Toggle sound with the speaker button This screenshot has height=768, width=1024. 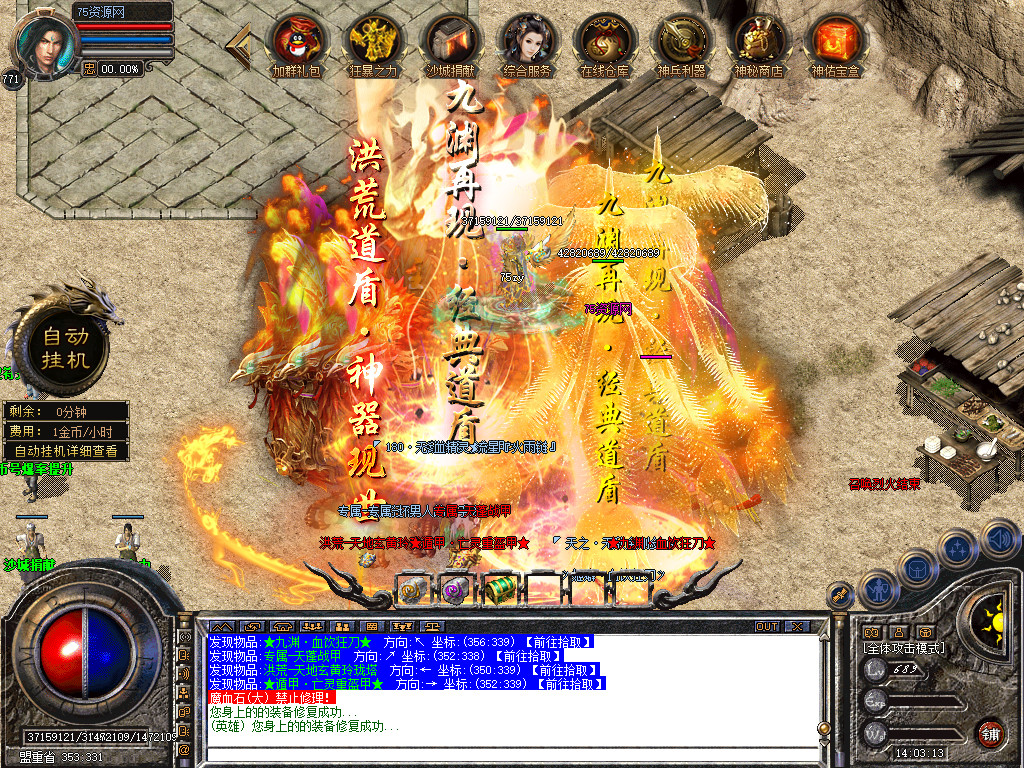[1000, 540]
